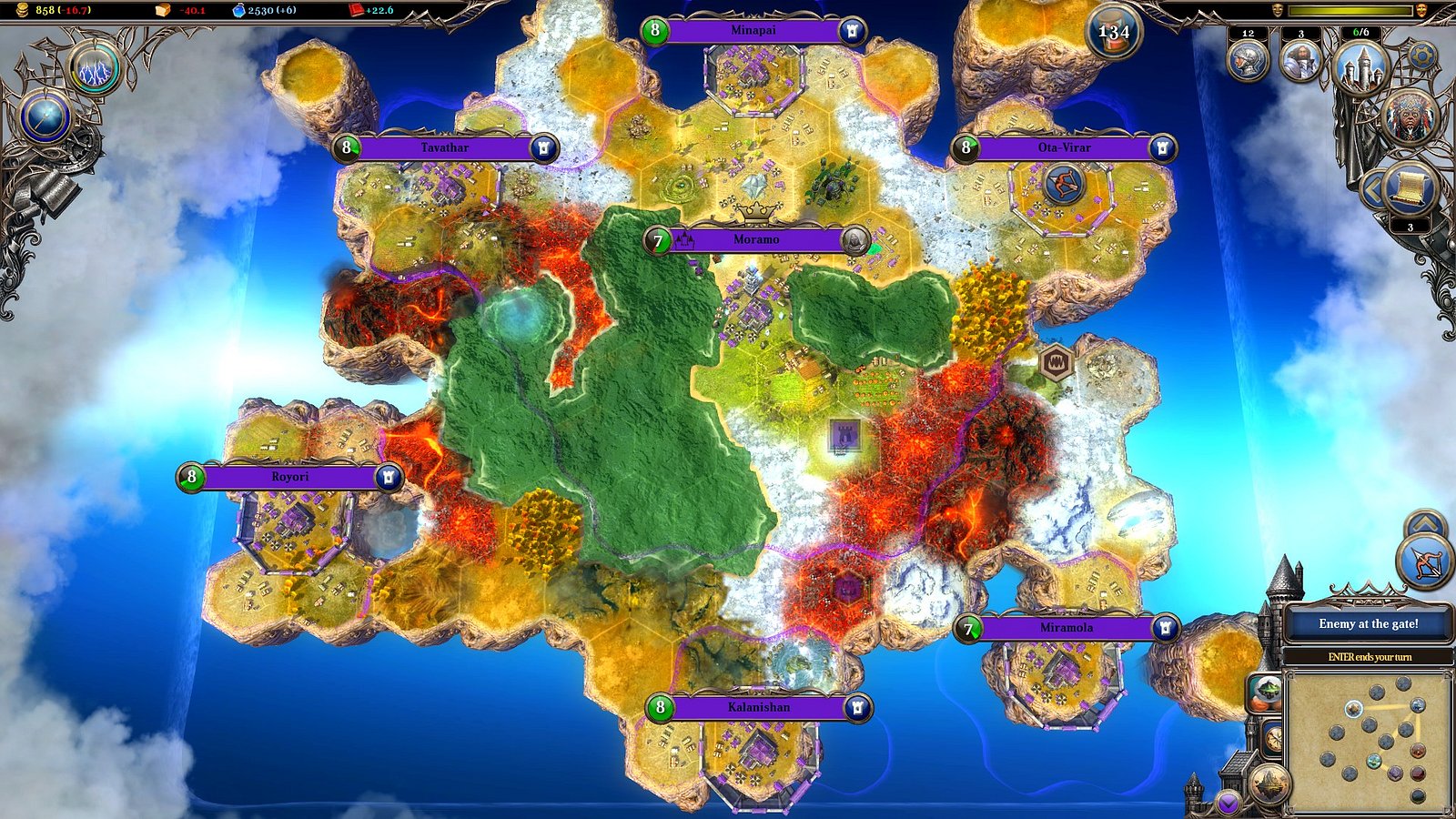Click the great mage portrait
Screen dimensions: 1456x819
point(1410,118)
